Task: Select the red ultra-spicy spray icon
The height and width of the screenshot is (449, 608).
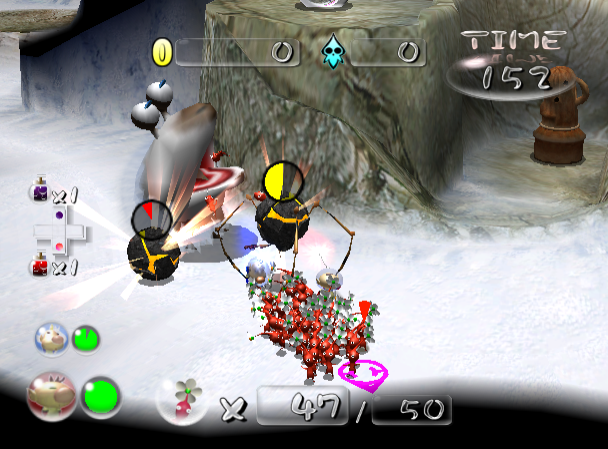Action: pyautogui.click(x=38, y=265)
